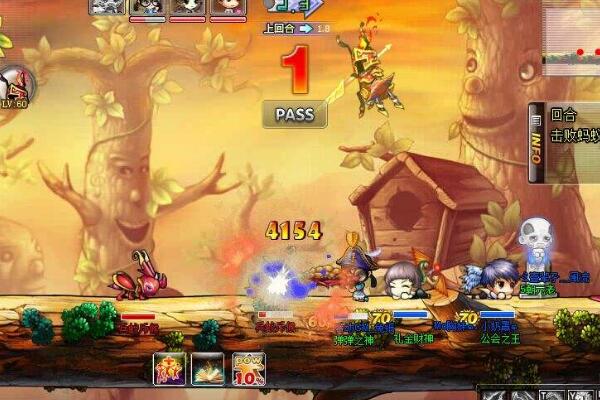The height and width of the screenshot is (400, 600).
Task: Click the PASS turn button
Action: (x=293, y=114)
